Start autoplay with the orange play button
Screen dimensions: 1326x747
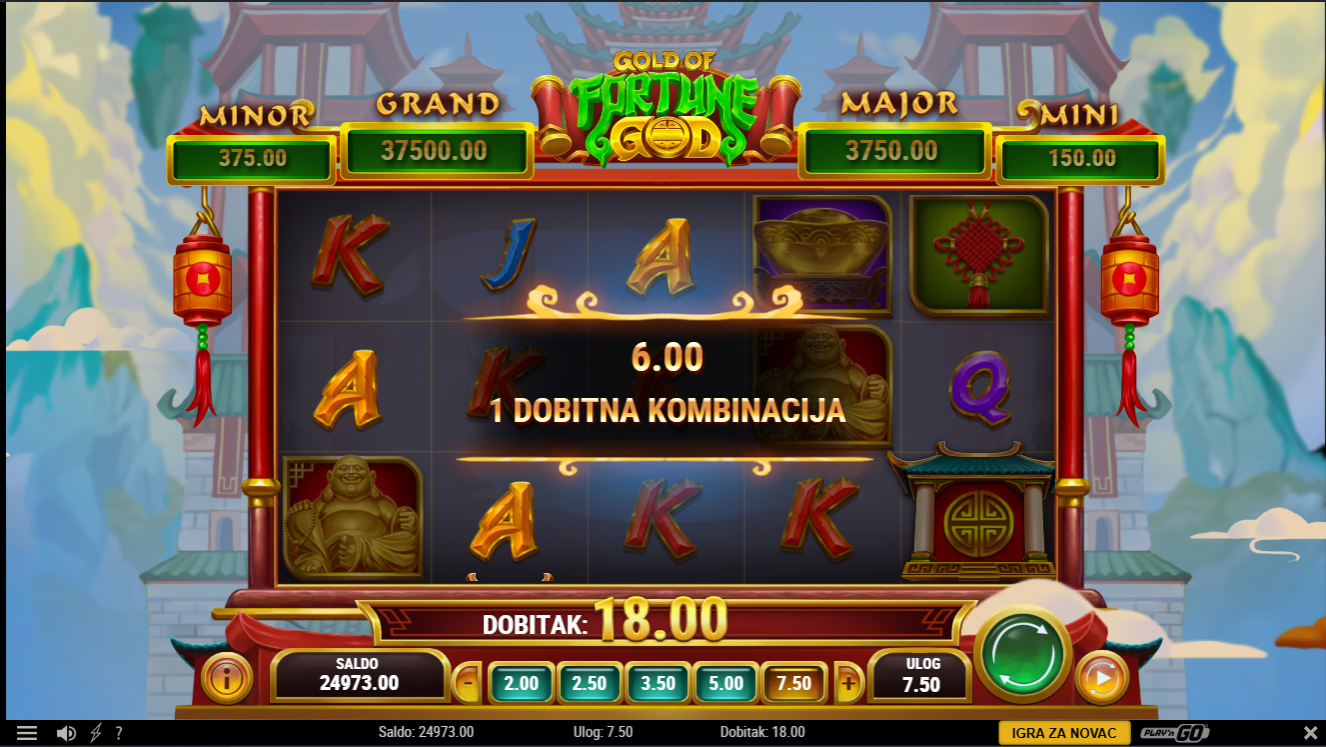click(1102, 678)
